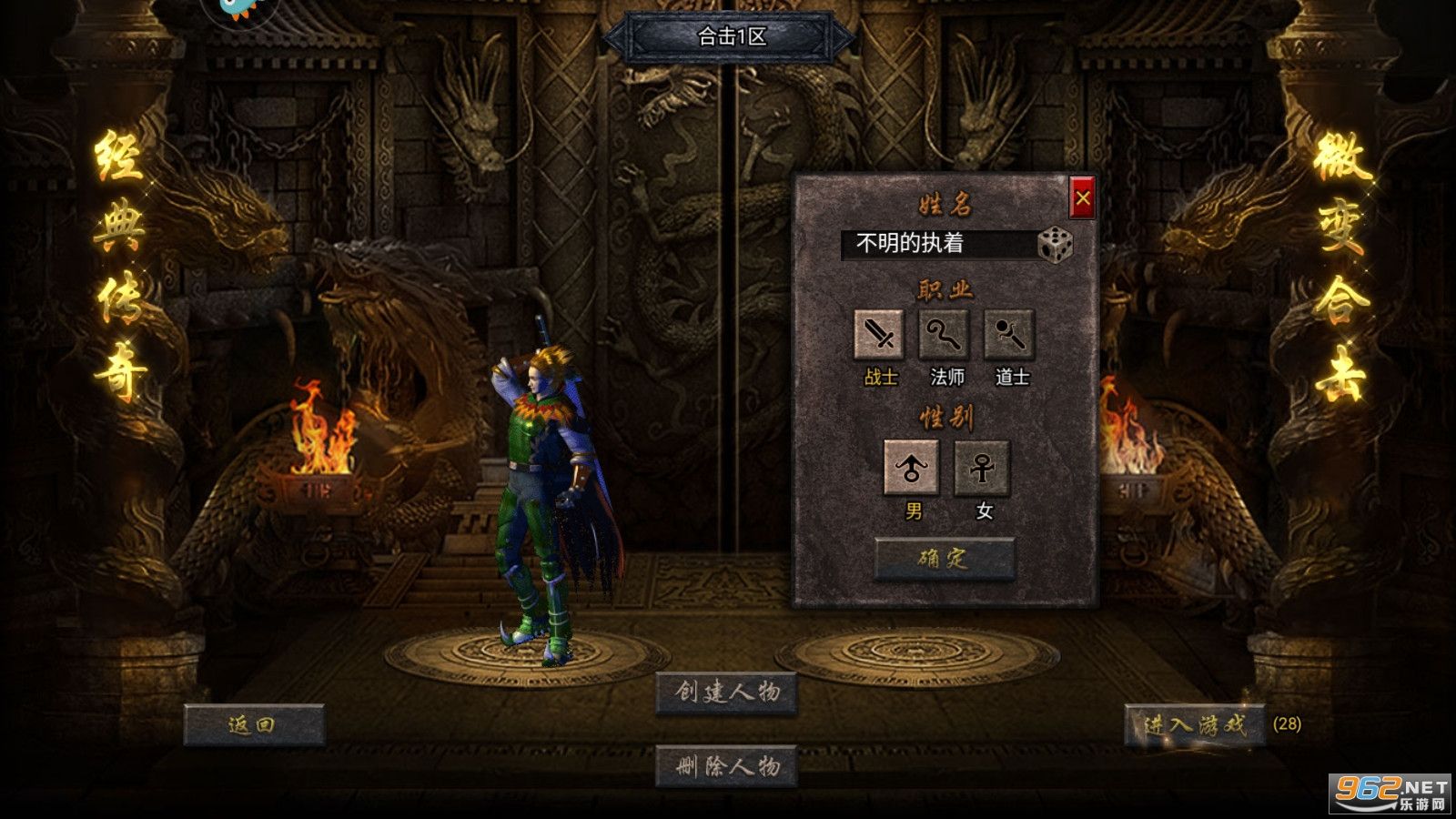Enter the game via 进入游戏

(x=1194, y=725)
